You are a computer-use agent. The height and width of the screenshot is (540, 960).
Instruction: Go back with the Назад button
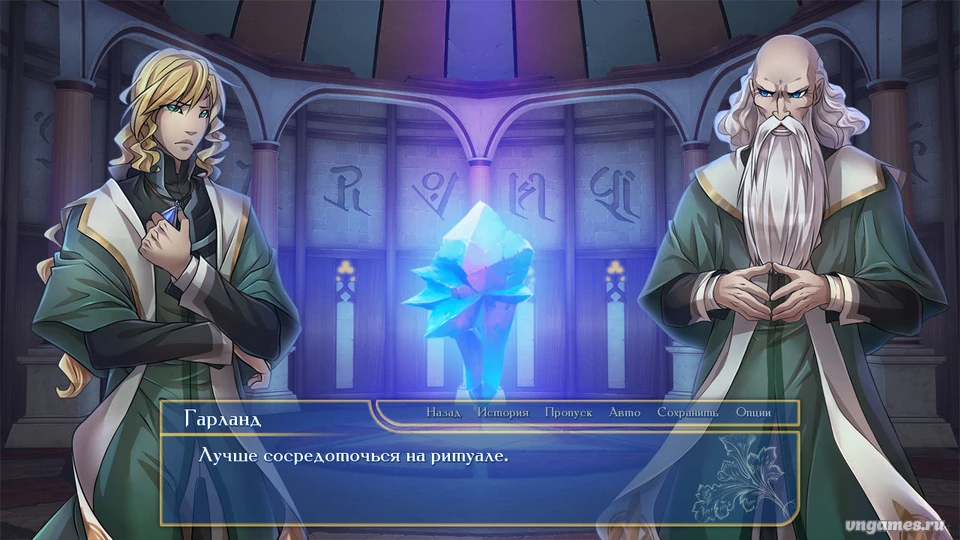click(x=443, y=412)
